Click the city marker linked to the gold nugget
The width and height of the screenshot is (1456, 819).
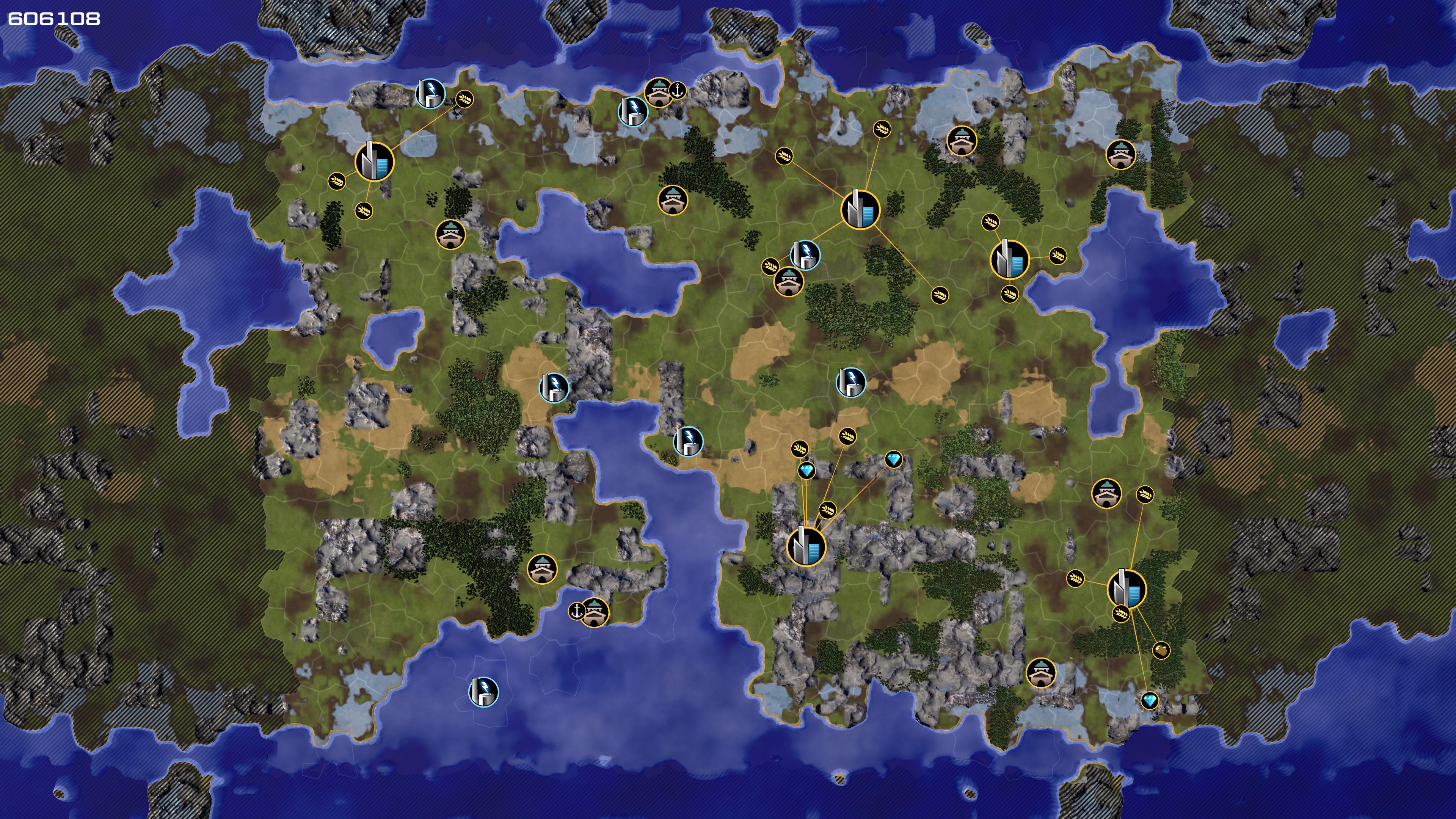tap(1126, 589)
